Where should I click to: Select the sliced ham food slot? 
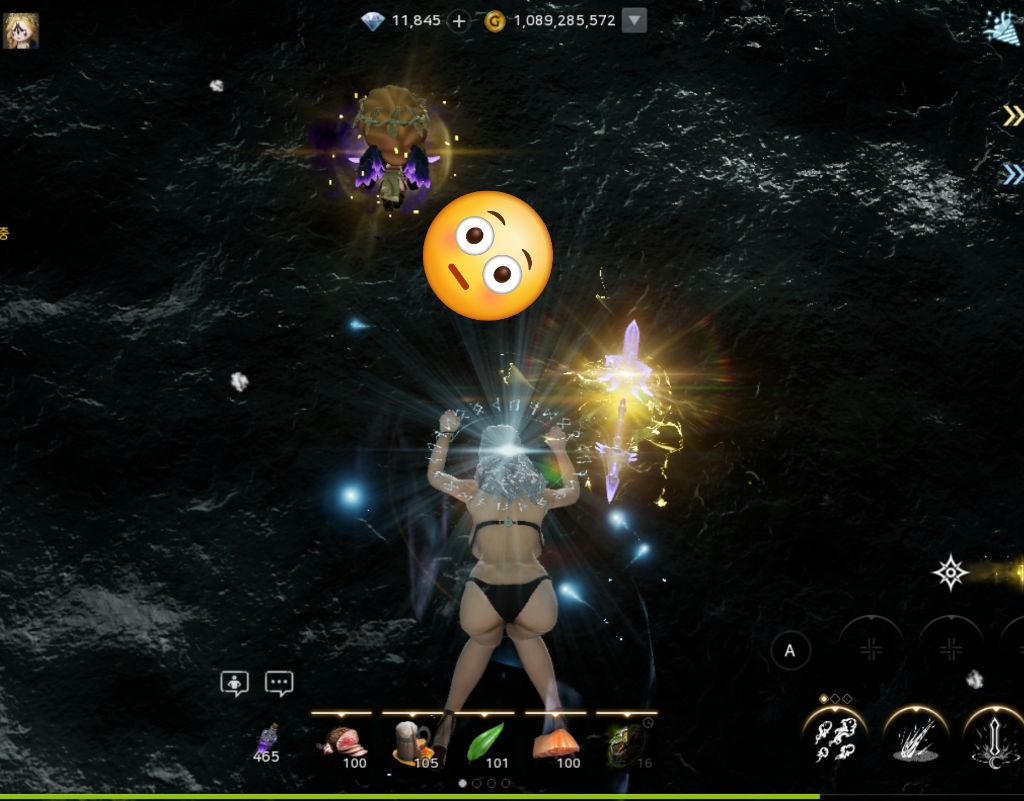coord(341,743)
